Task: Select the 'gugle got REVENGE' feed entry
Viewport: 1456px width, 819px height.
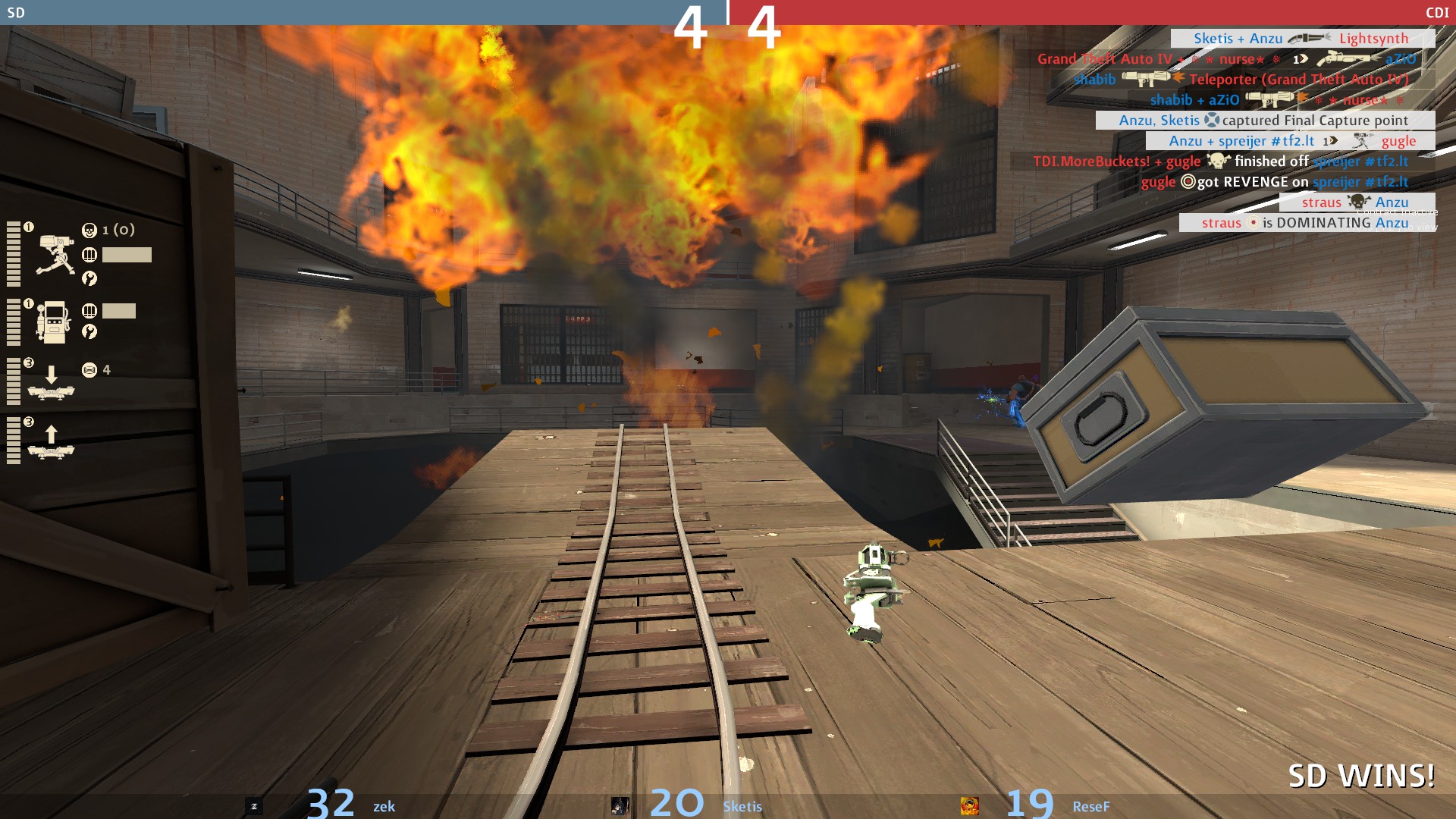Action: pos(1274,182)
